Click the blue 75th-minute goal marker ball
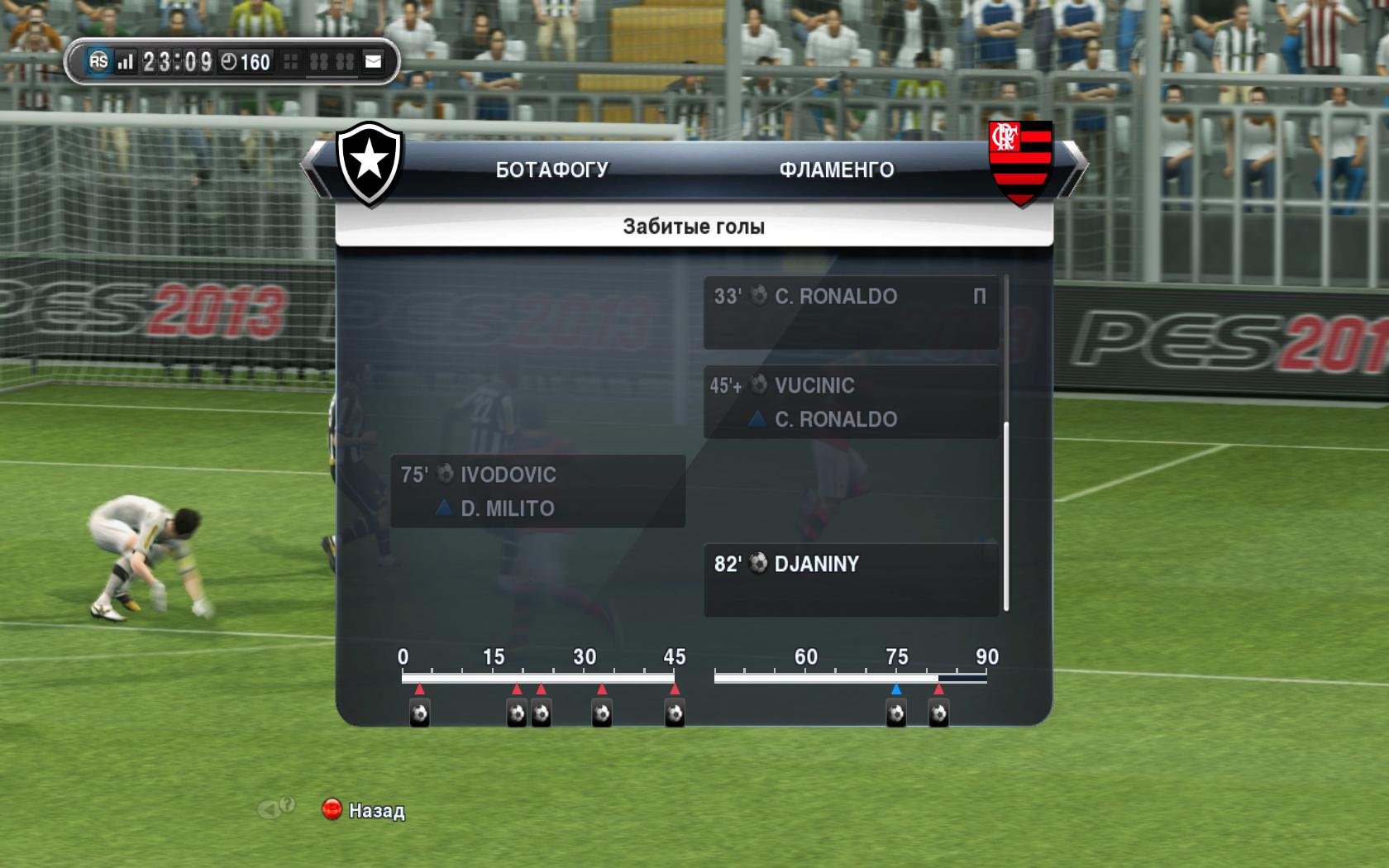The width and height of the screenshot is (1389, 868). [896, 713]
